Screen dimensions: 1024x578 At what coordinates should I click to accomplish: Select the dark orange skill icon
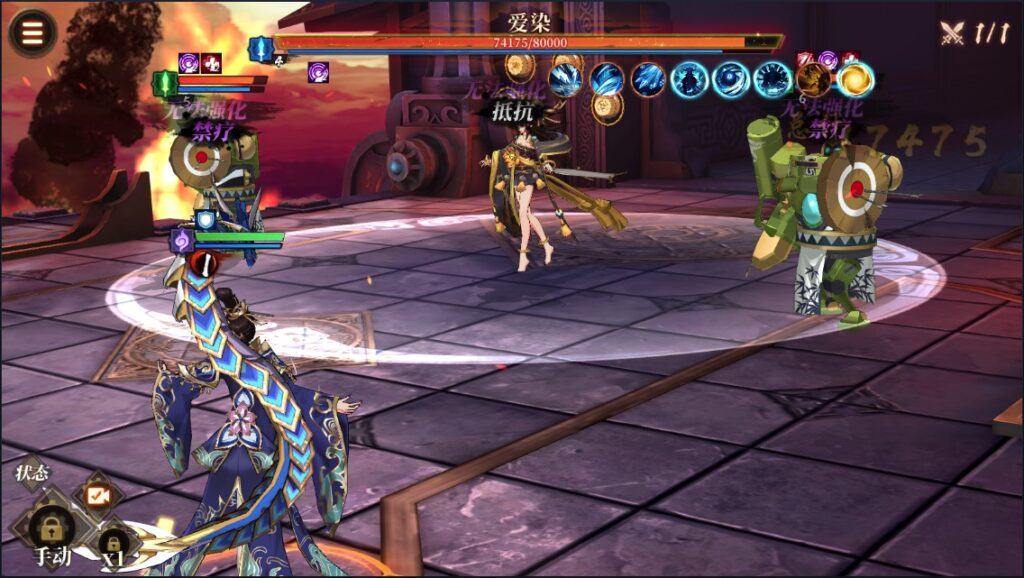point(813,79)
